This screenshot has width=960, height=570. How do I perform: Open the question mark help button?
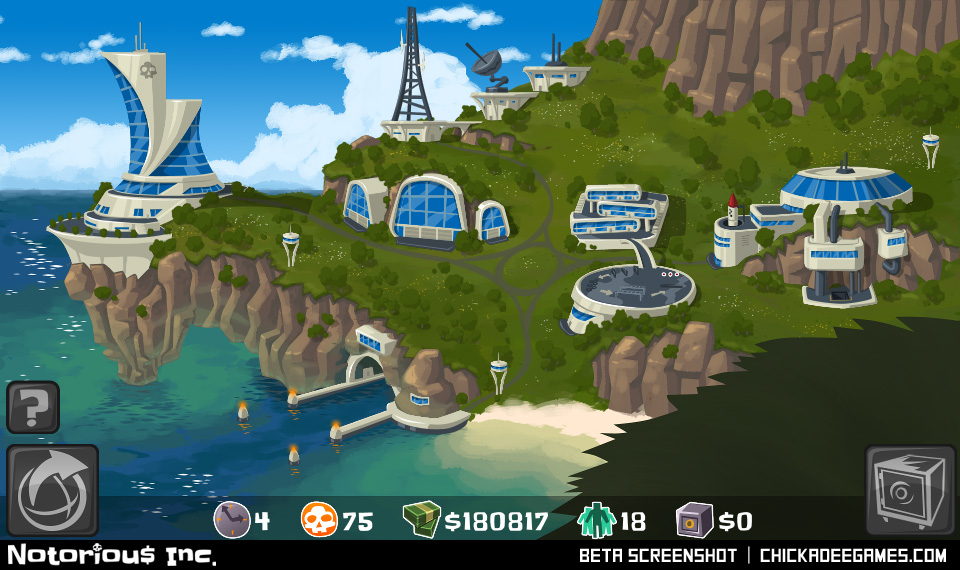(33, 407)
